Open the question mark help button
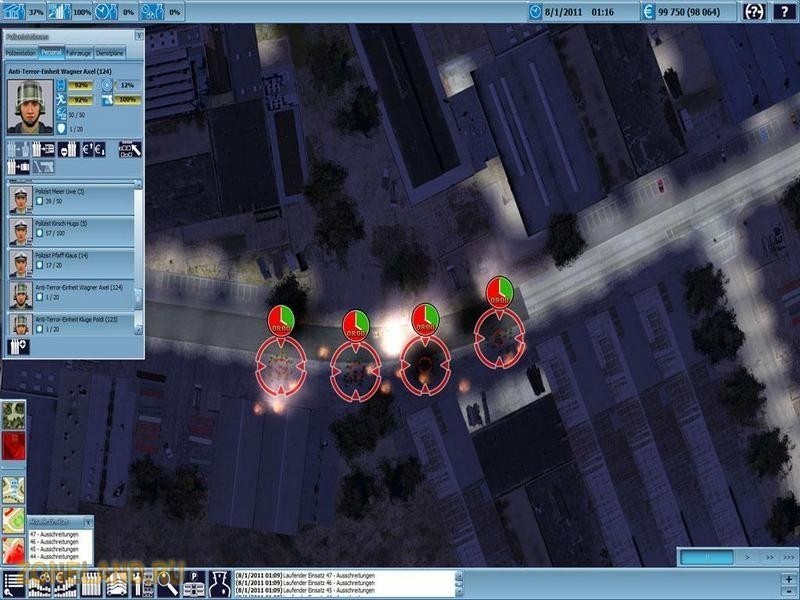This screenshot has height=600, width=800. point(786,10)
